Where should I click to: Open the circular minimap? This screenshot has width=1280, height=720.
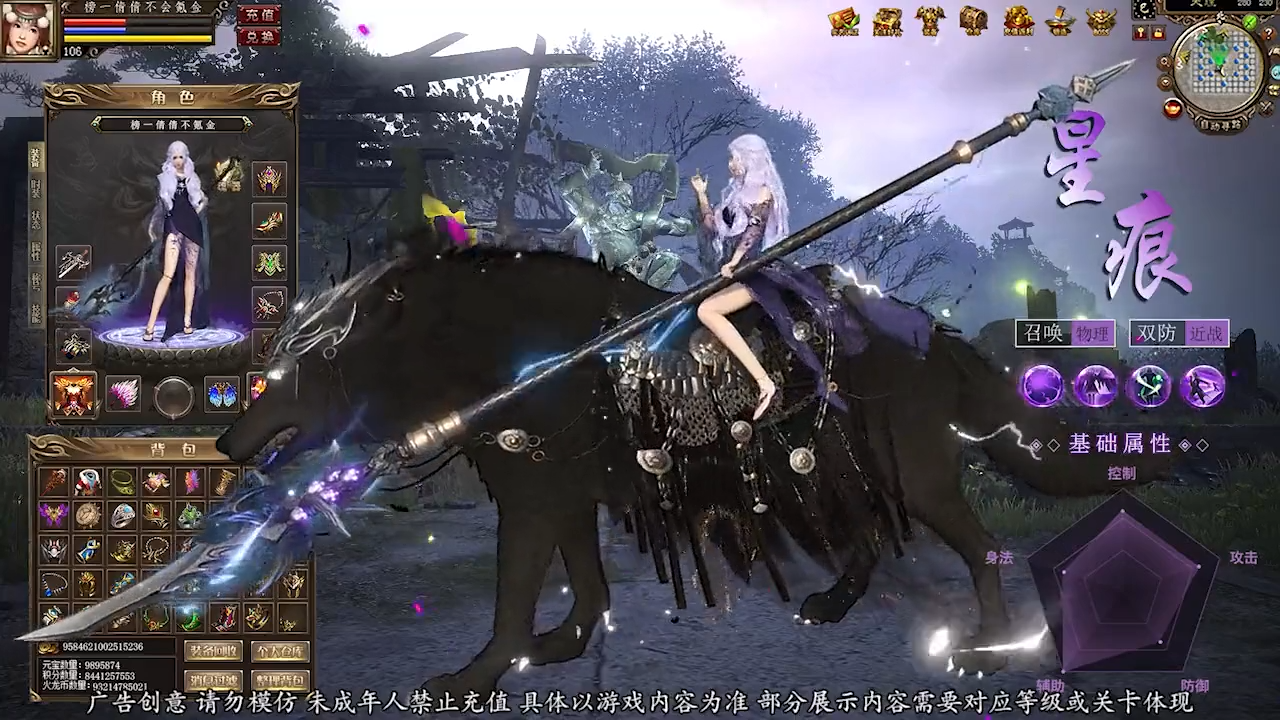tap(1217, 68)
